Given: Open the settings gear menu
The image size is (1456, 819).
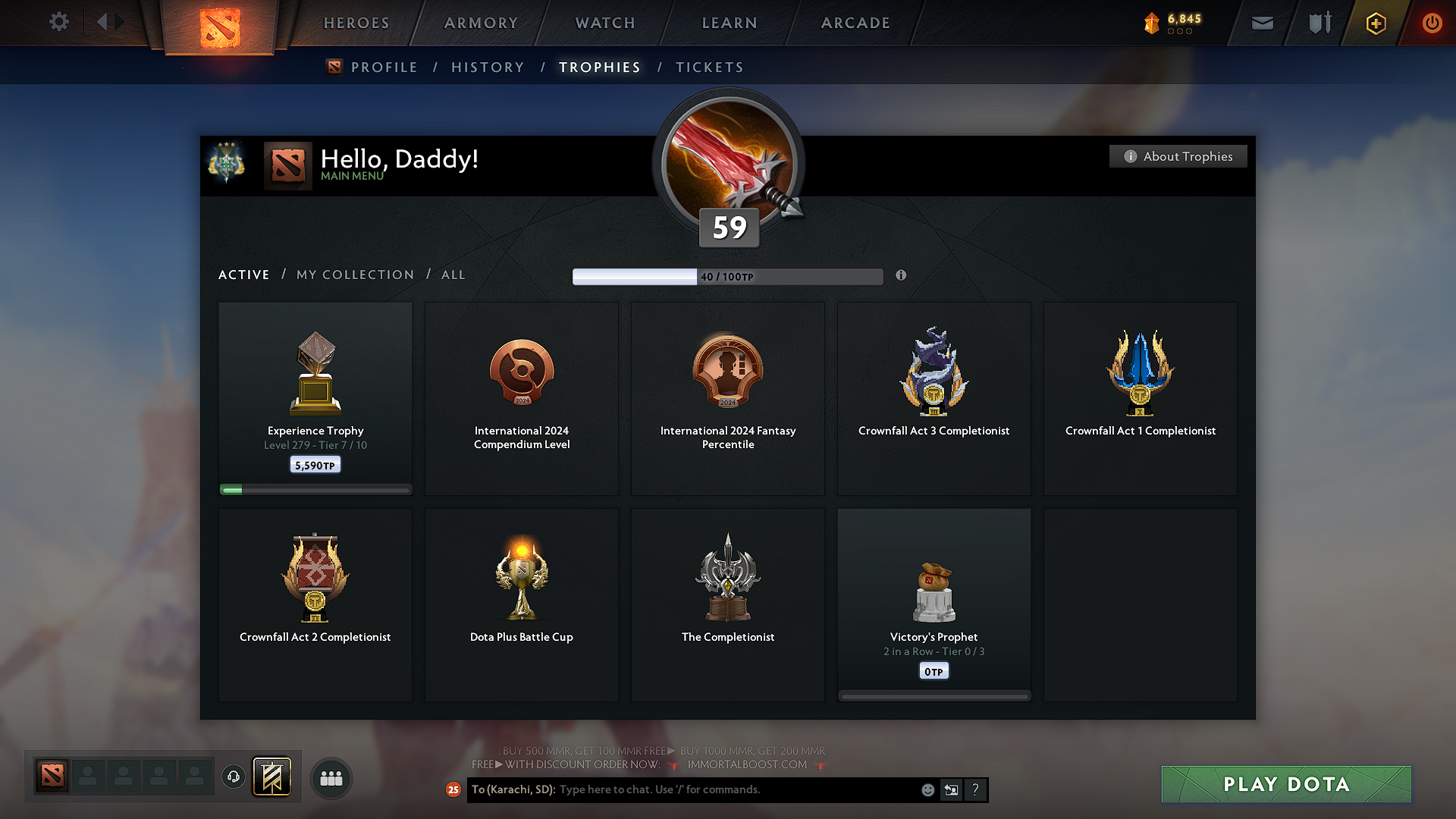Looking at the screenshot, I should click(x=59, y=22).
